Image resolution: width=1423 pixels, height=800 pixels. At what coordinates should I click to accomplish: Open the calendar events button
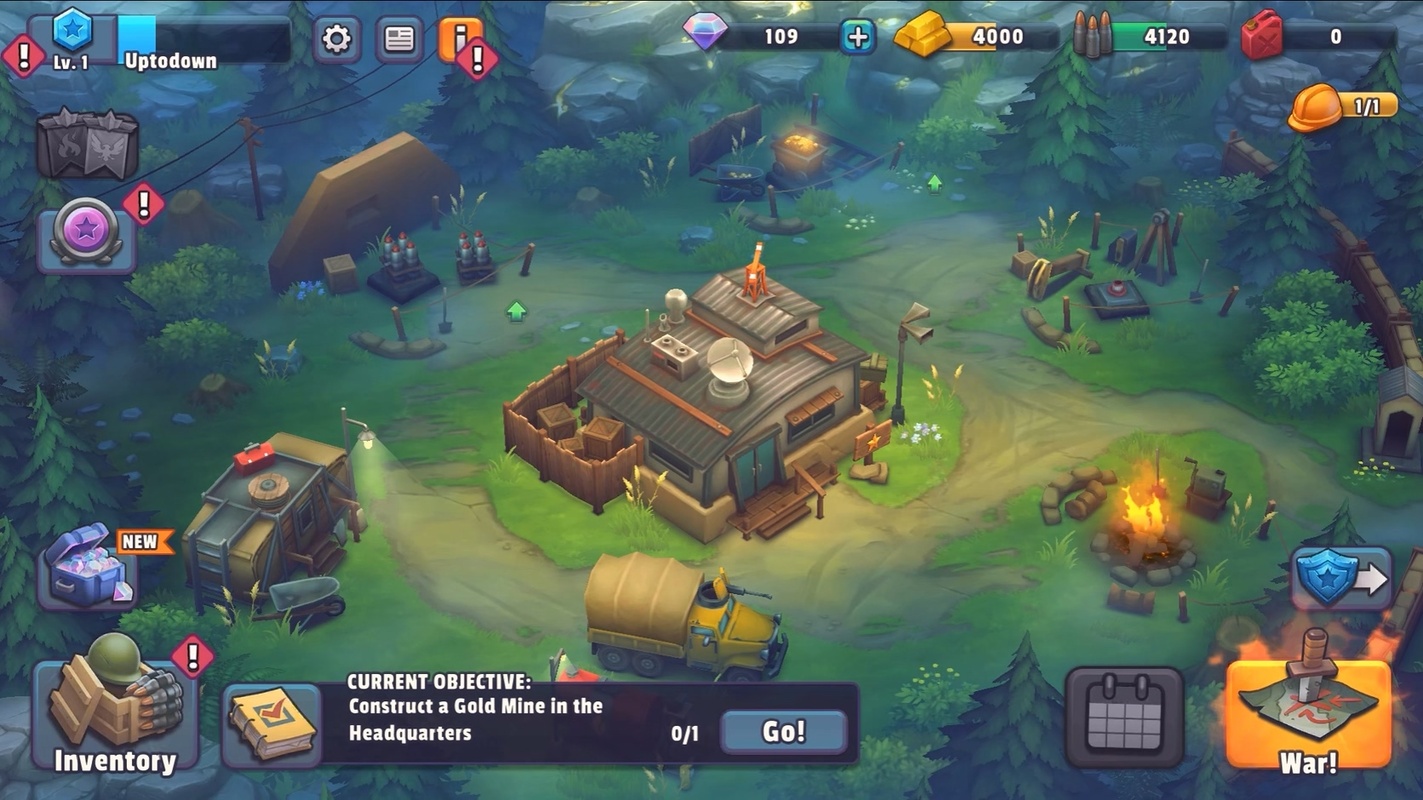point(1123,716)
